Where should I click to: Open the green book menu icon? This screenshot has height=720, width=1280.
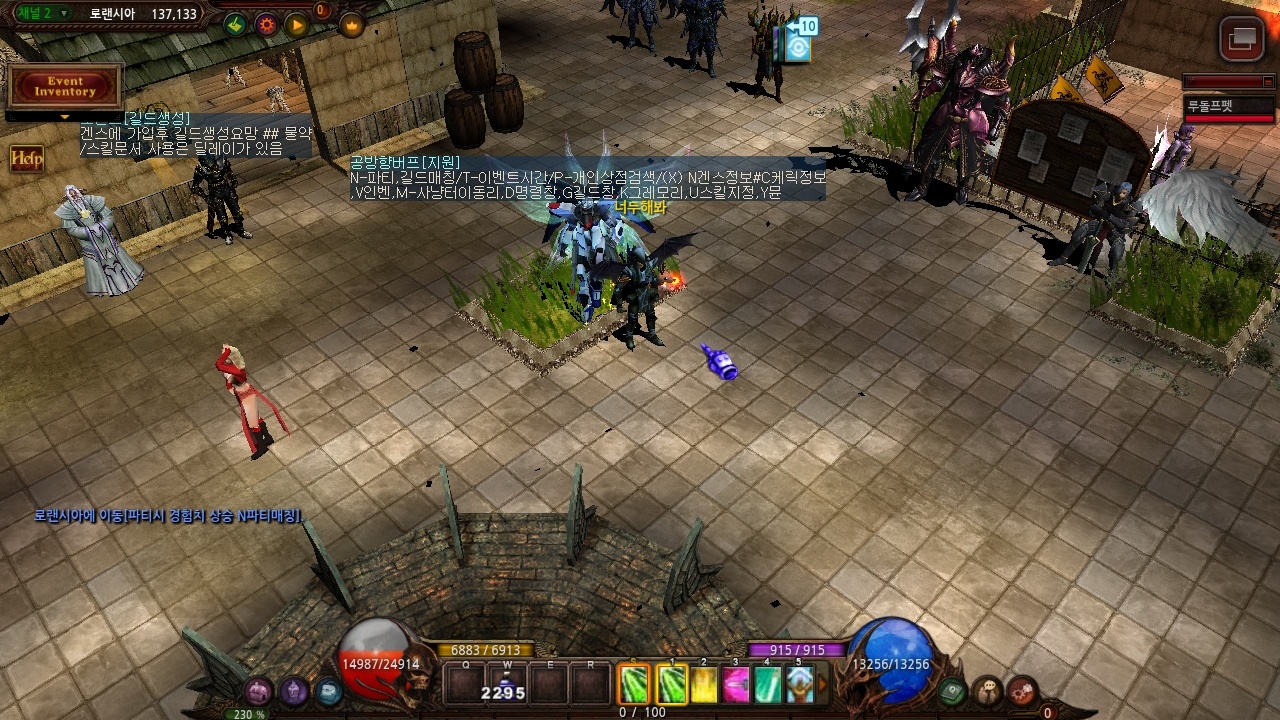(x=953, y=691)
